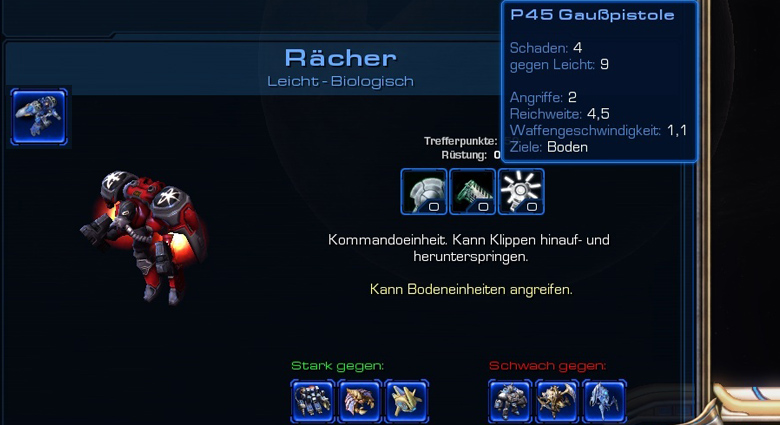This screenshot has height=425, width=780.
Task: Open the golden Protoss unit under Stark gegen
Action: tap(407, 401)
